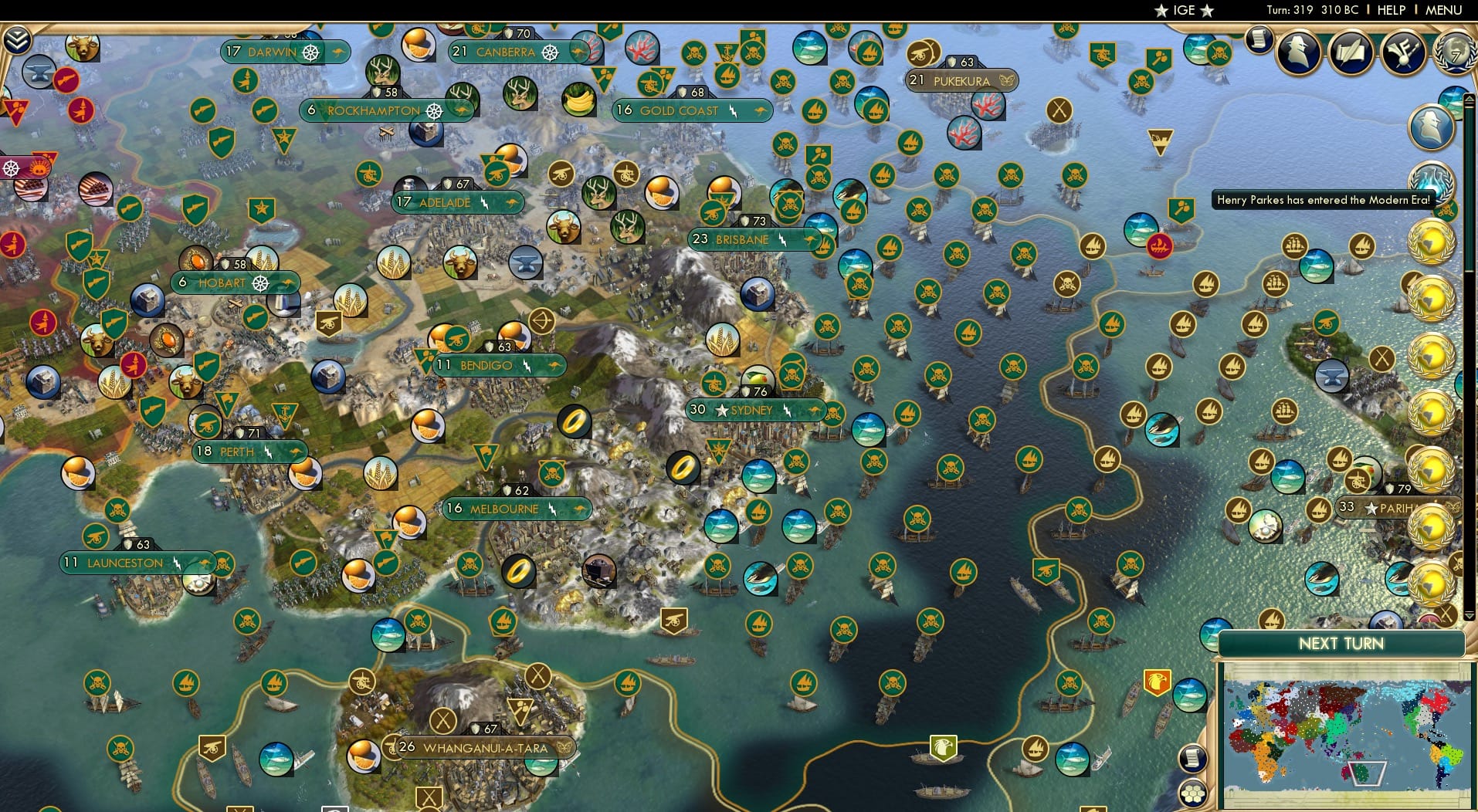Screen dimensions: 1478x812
Task: Click the map options scroll icon beside minimap
Action: pos(1193,758)
